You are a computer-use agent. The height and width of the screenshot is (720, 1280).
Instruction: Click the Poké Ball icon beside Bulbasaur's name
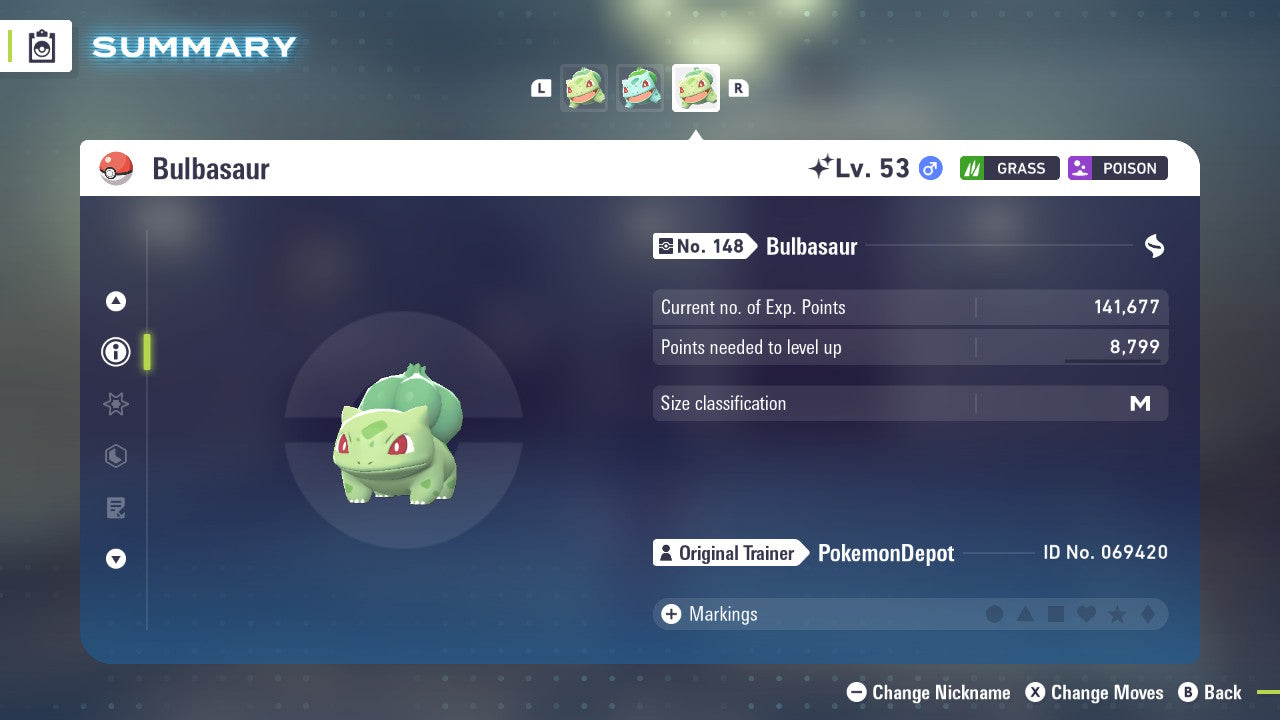pyautogui.click(x=117, y=168)
